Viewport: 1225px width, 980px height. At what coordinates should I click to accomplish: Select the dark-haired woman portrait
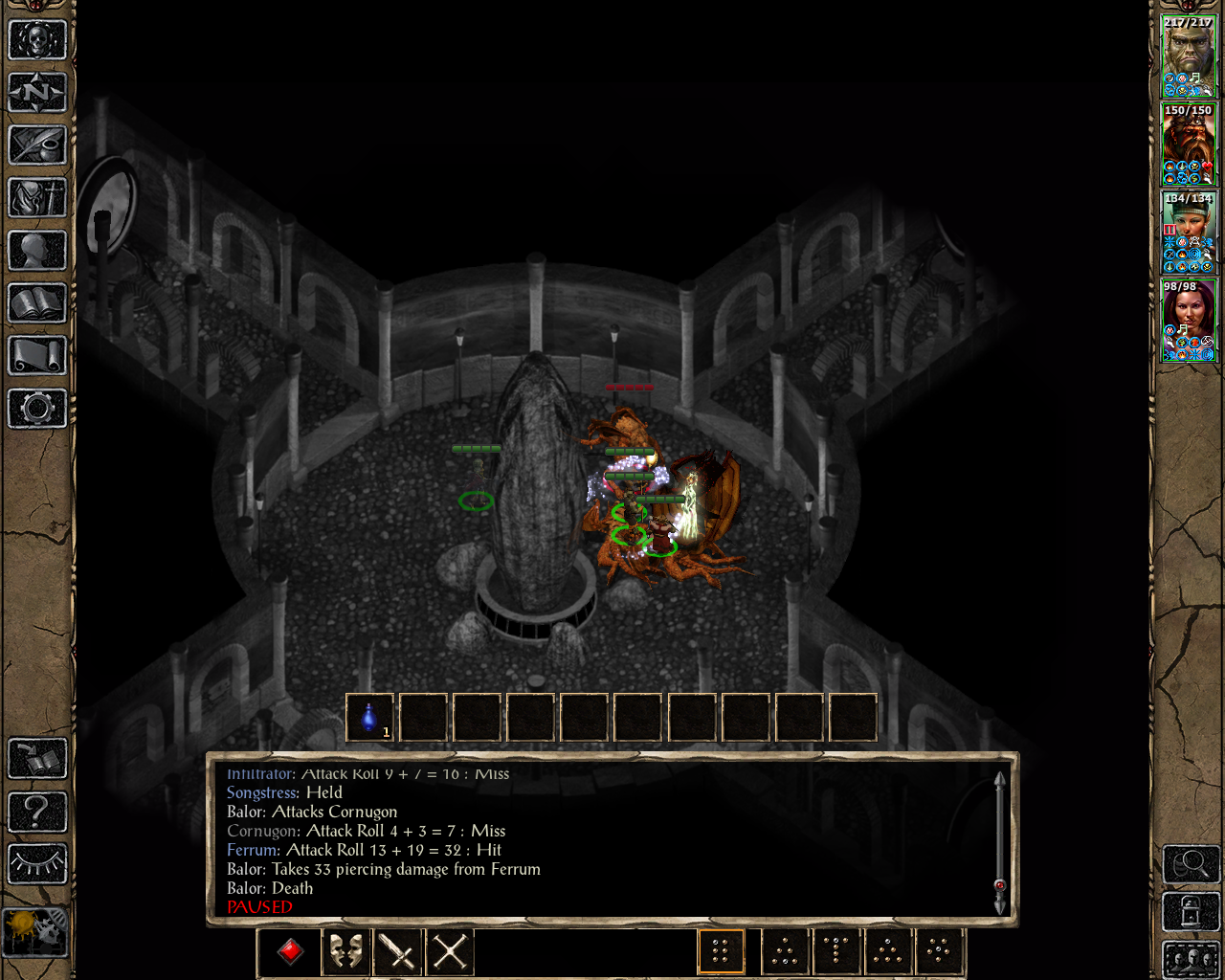click(1188, 320)
